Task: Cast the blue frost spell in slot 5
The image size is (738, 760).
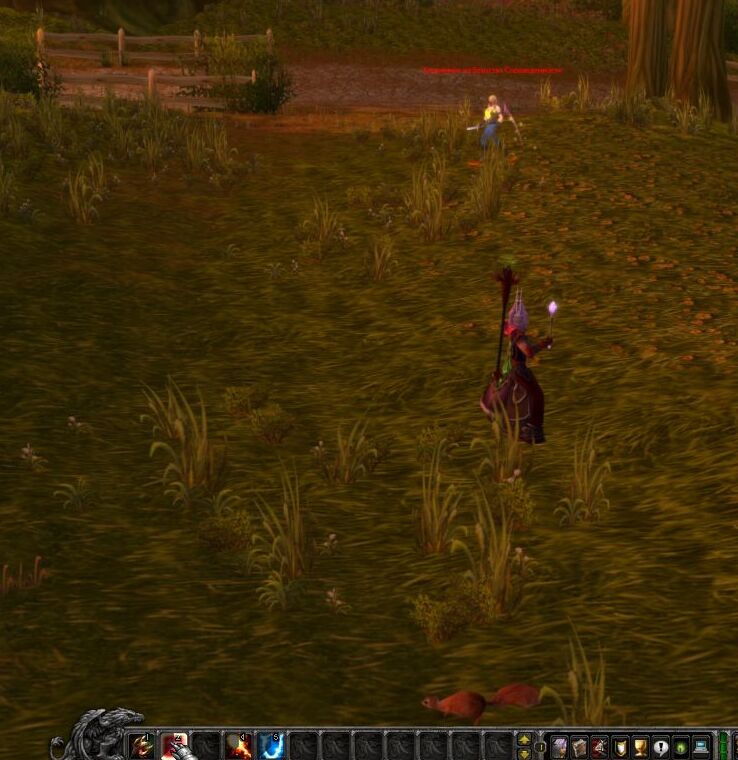Action: click(x=270, y=746)
